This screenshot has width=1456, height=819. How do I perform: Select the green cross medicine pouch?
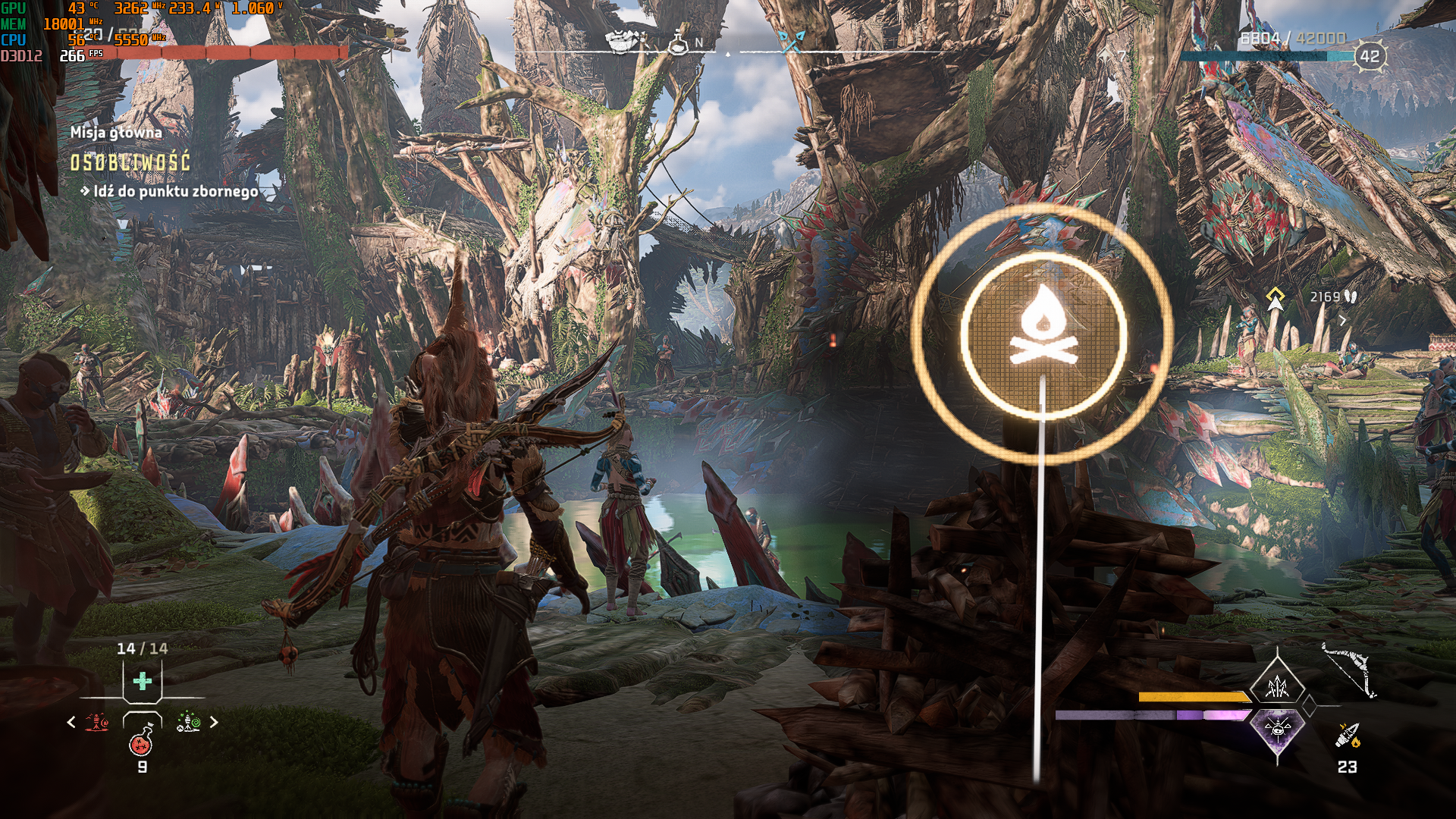pyautogui.click(x=142, y=681)
